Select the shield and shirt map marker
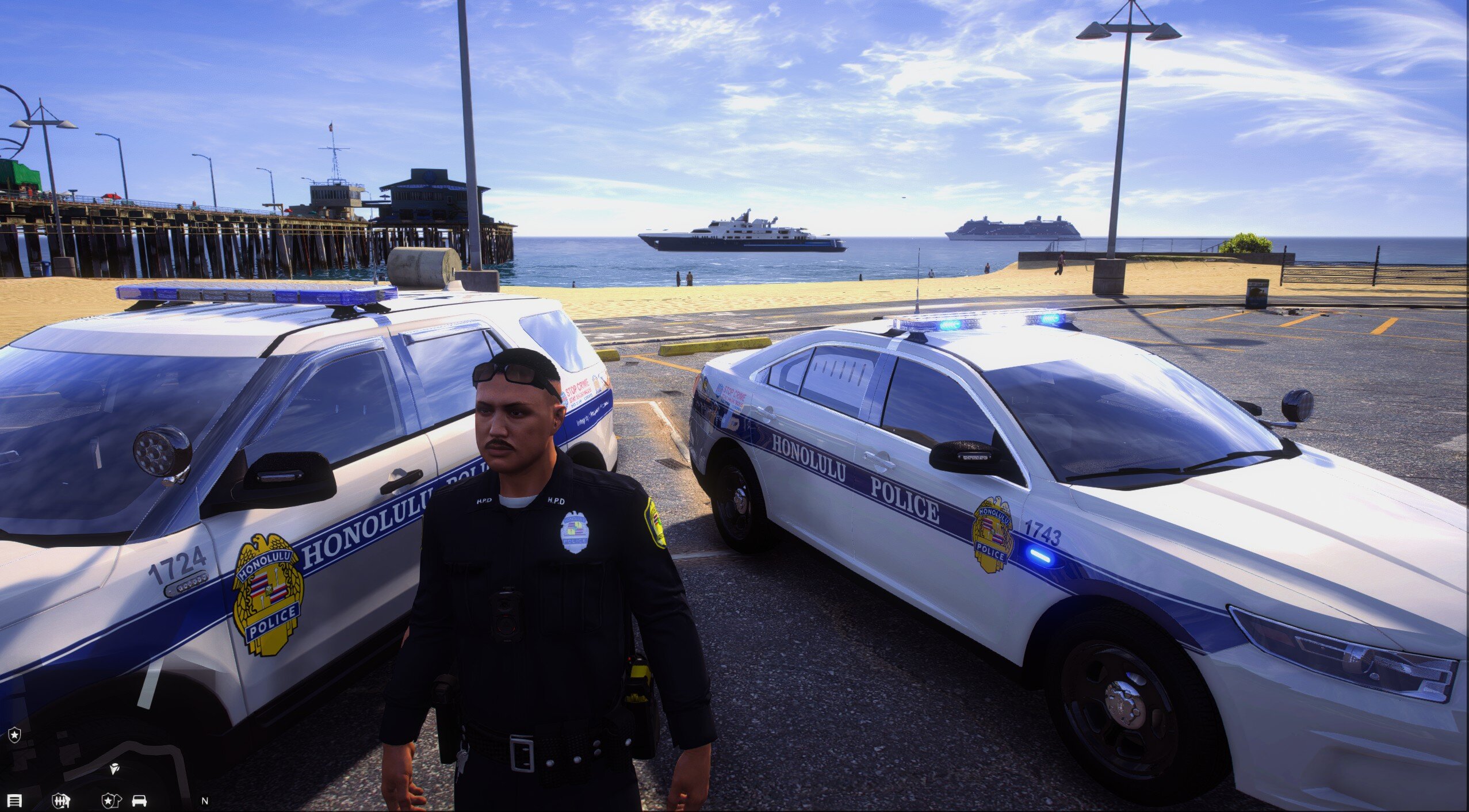 click(109, 800)
